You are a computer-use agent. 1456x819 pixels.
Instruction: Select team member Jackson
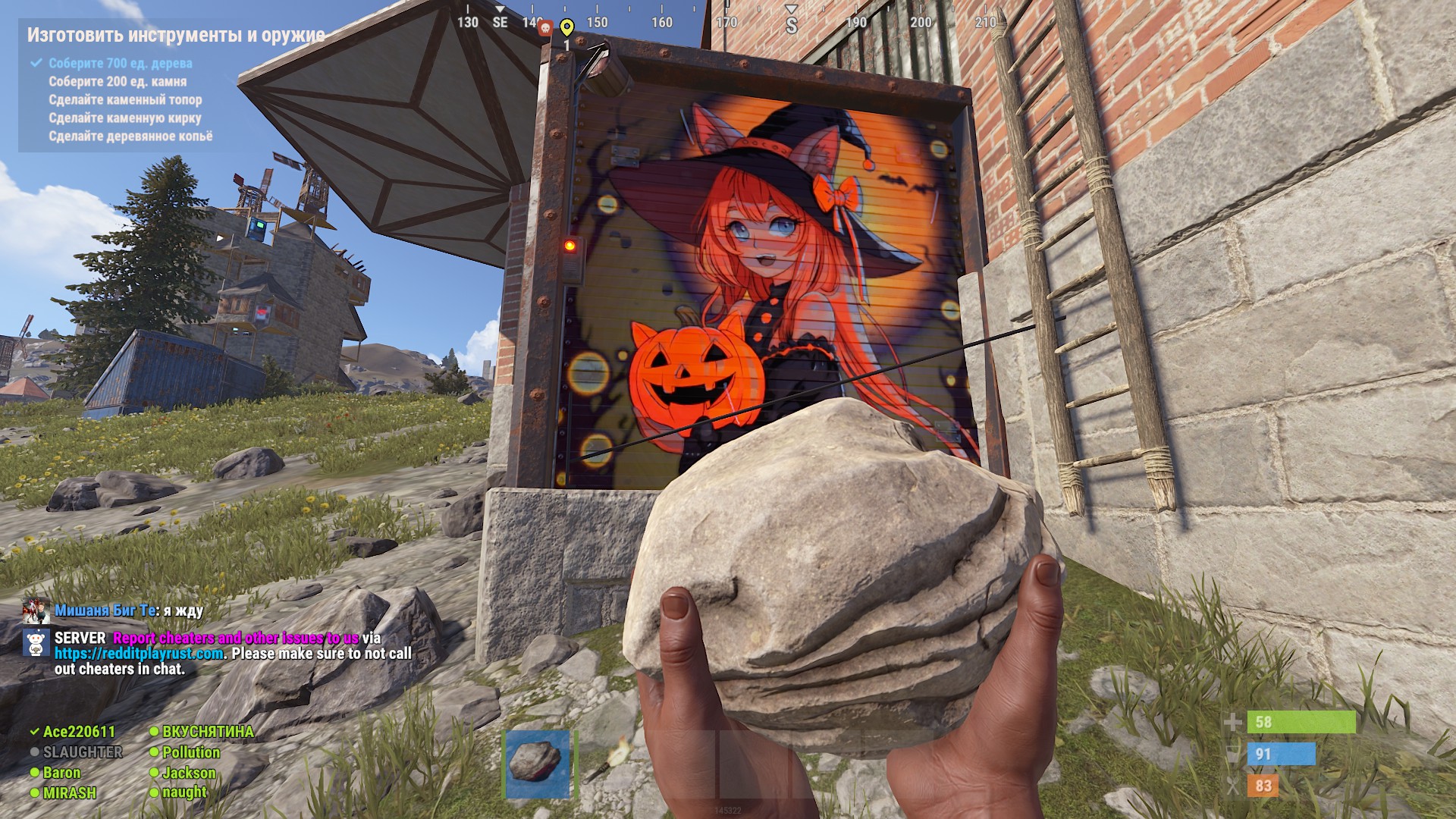[189, 773]
